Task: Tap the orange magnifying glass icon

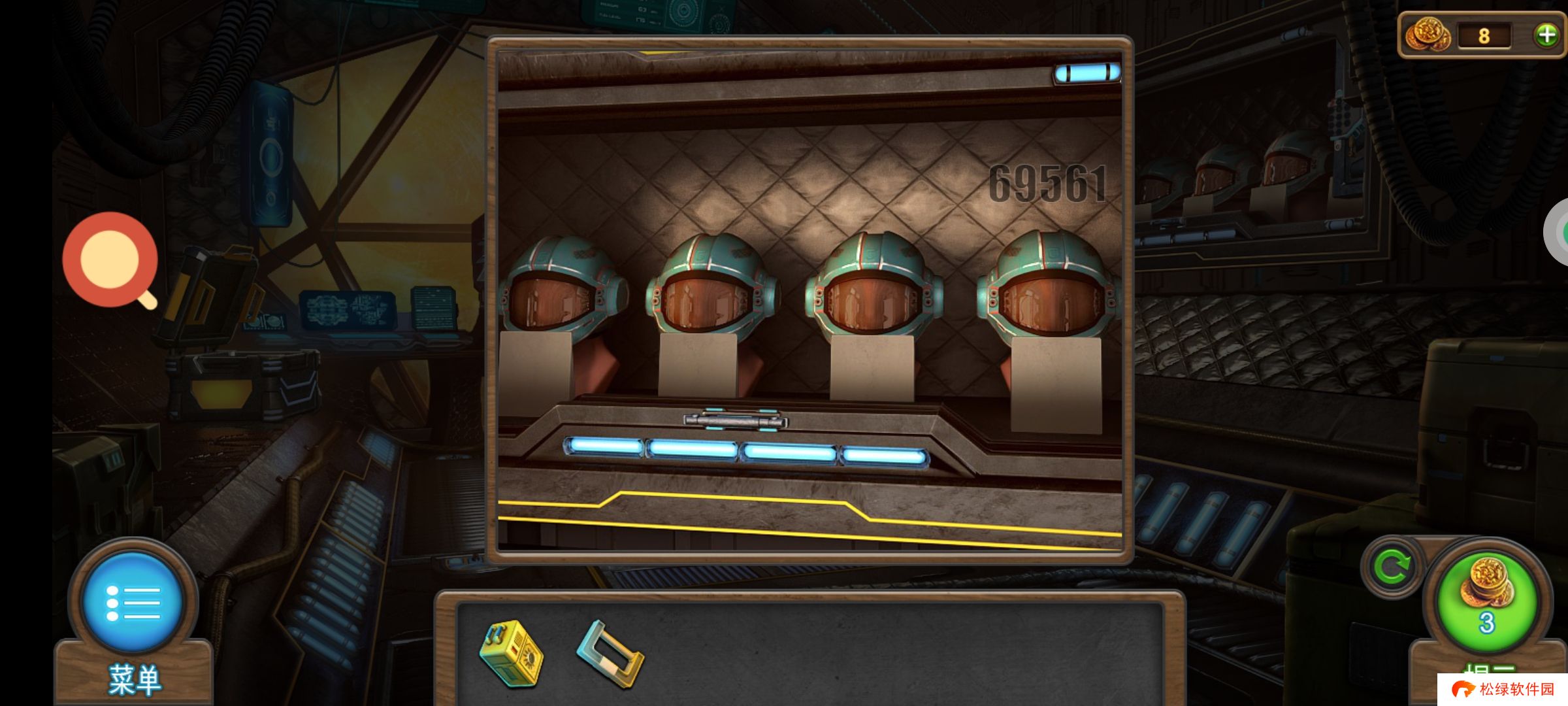Action: 110,260
